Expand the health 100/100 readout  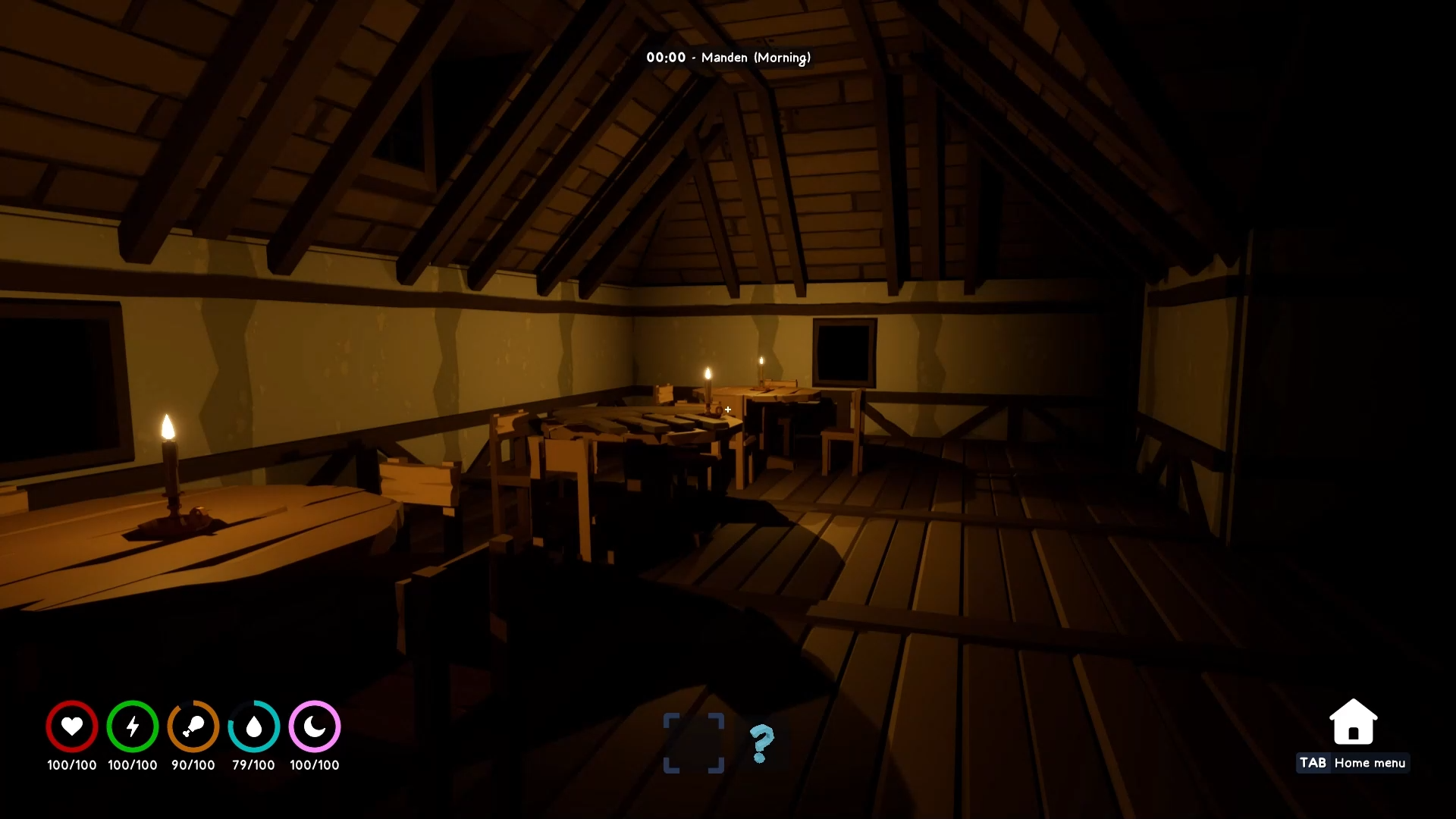coord(71,765)
